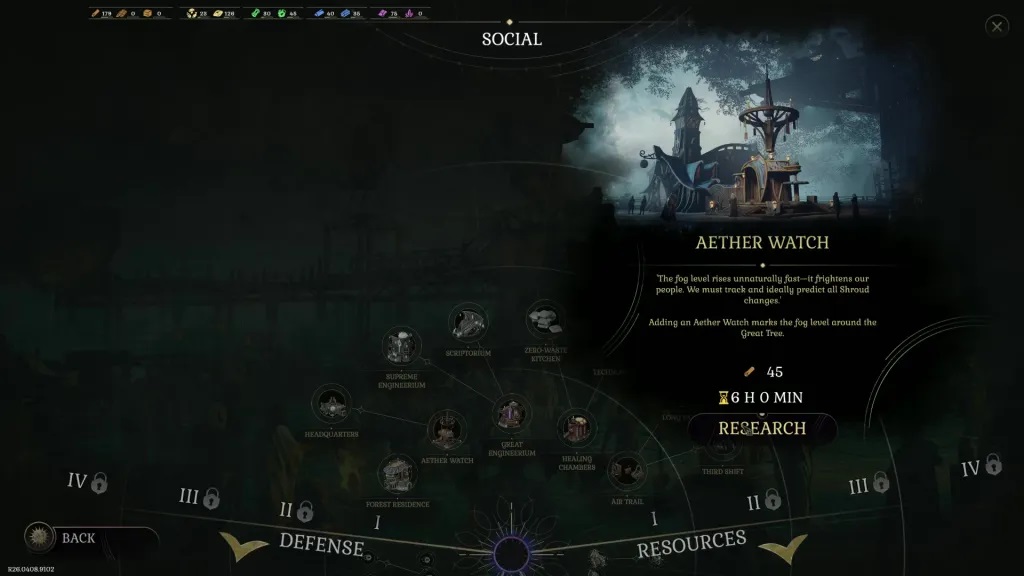Pick the Aether Watch node in the tree
The image size is (1024, 576).
tap(447, 430)
